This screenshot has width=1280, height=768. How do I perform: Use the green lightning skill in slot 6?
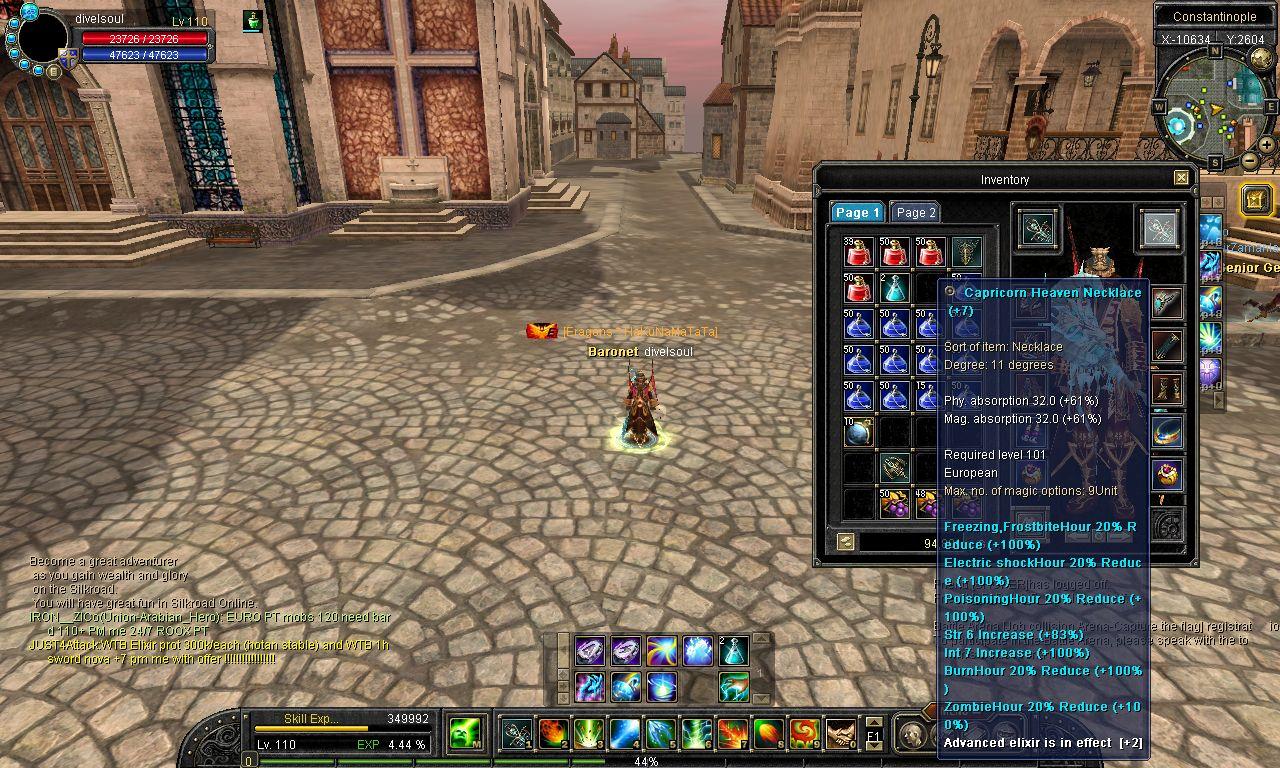pos(696,735)
